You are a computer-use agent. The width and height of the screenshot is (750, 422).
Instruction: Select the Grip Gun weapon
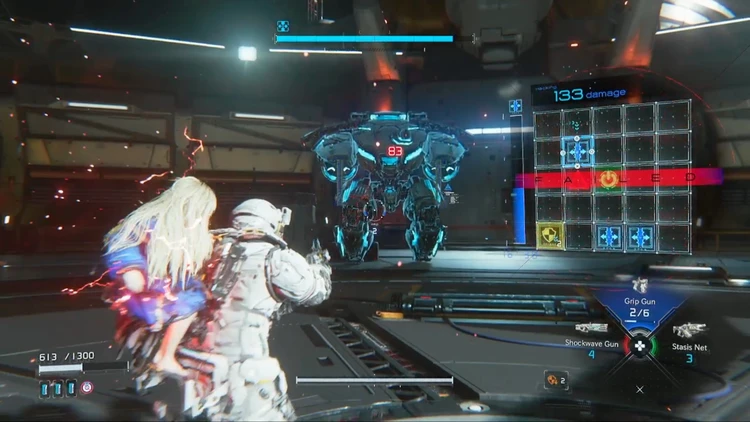639,307
